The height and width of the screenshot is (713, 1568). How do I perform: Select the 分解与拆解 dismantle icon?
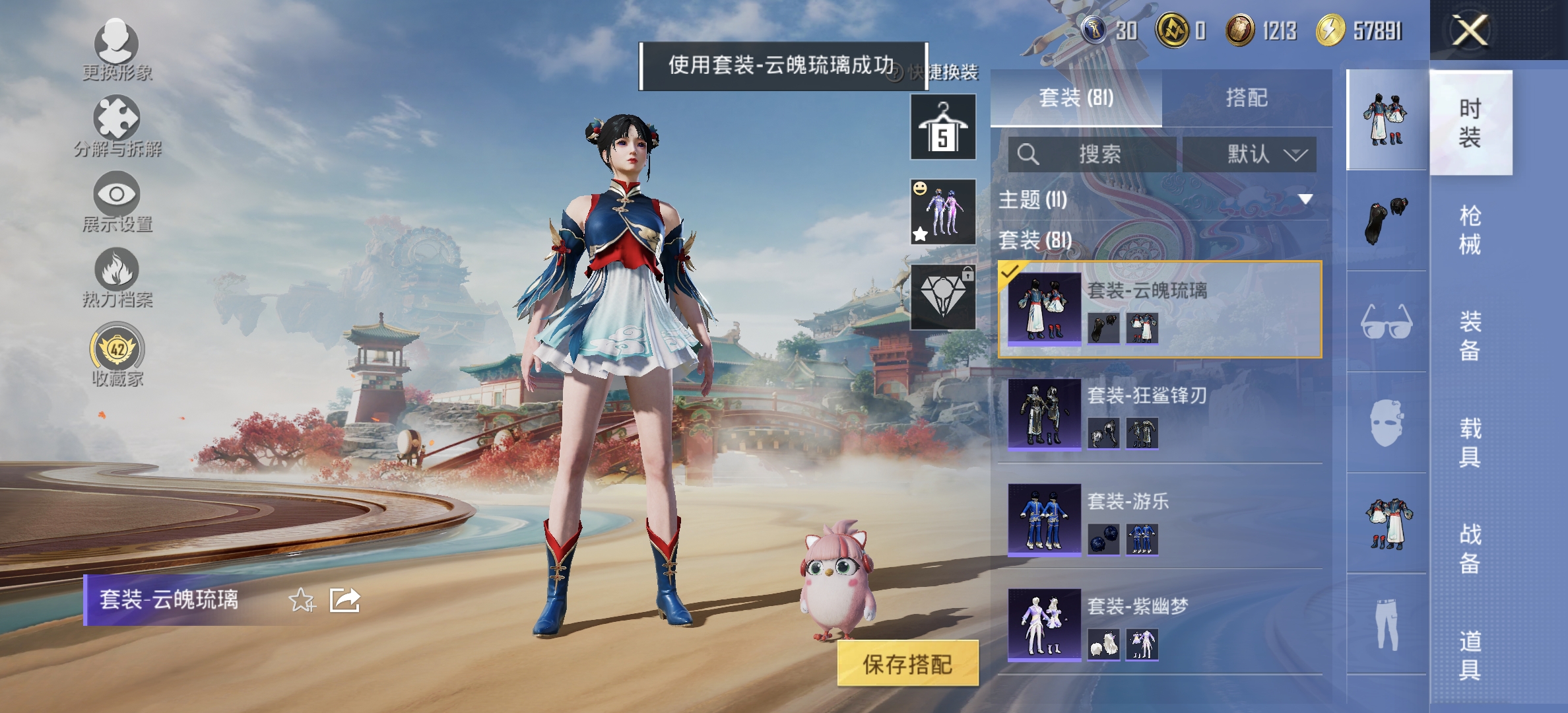pyautogui.click(x=117, y=119)
